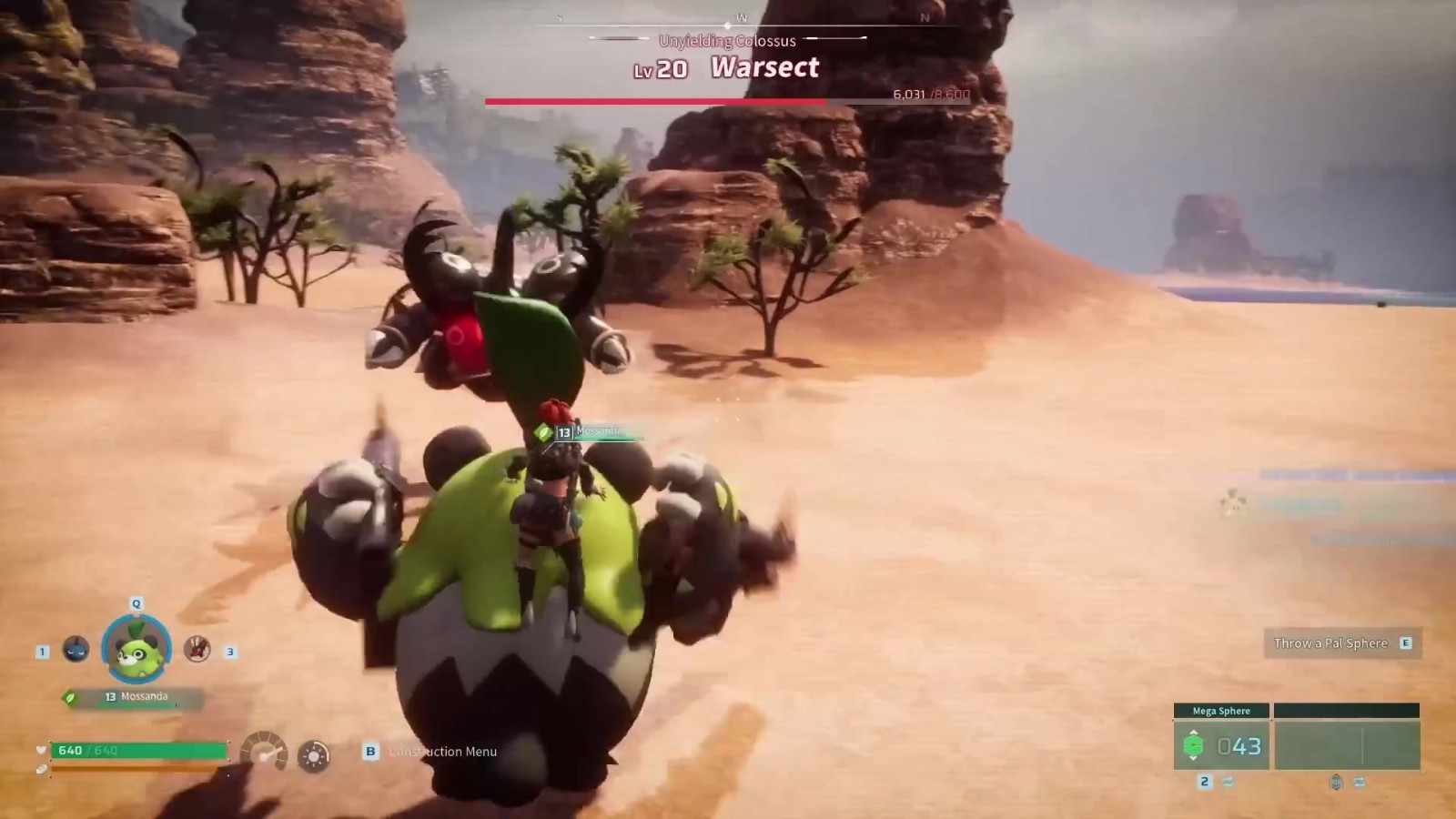Select the Mega Sphere item slot
This screenshot has height=819, width=1456.
coord(1221,745)
